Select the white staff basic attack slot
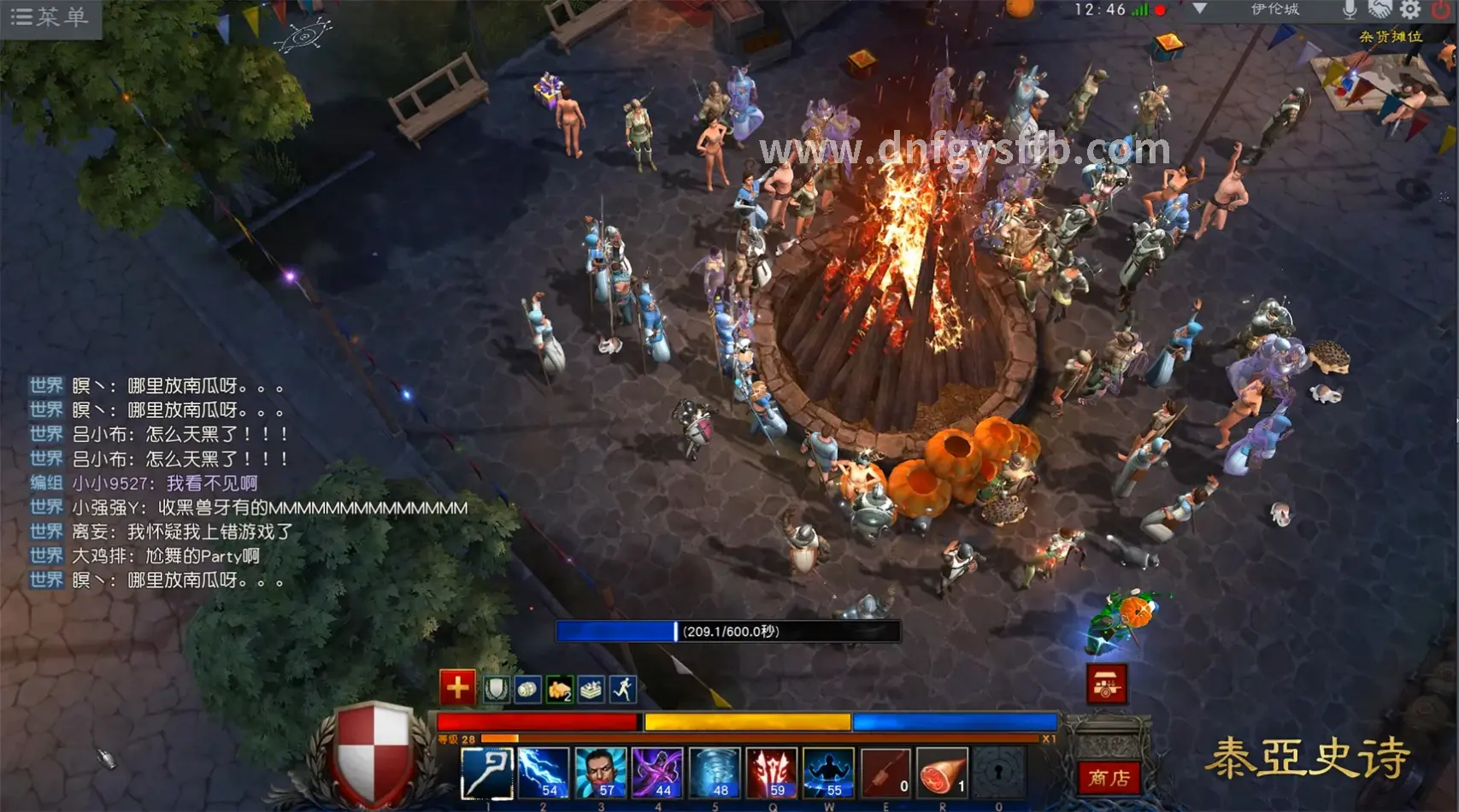 [487, 773]
